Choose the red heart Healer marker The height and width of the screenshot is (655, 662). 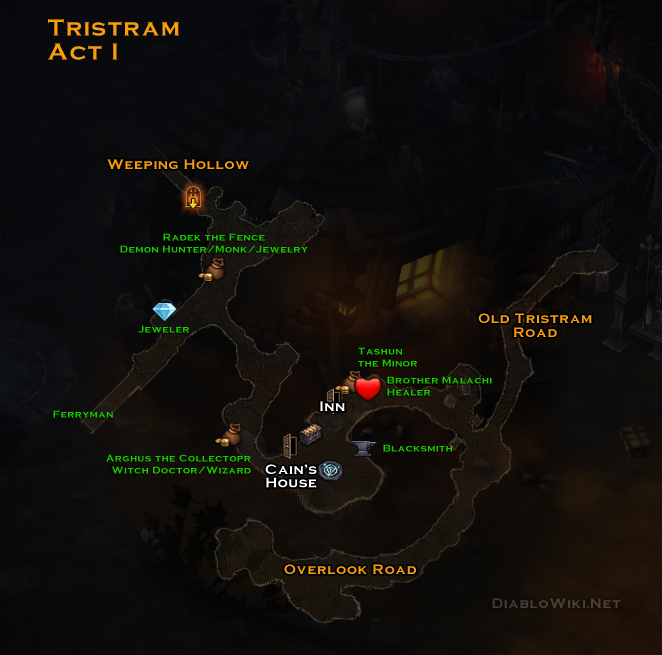(x=368, y=387)
